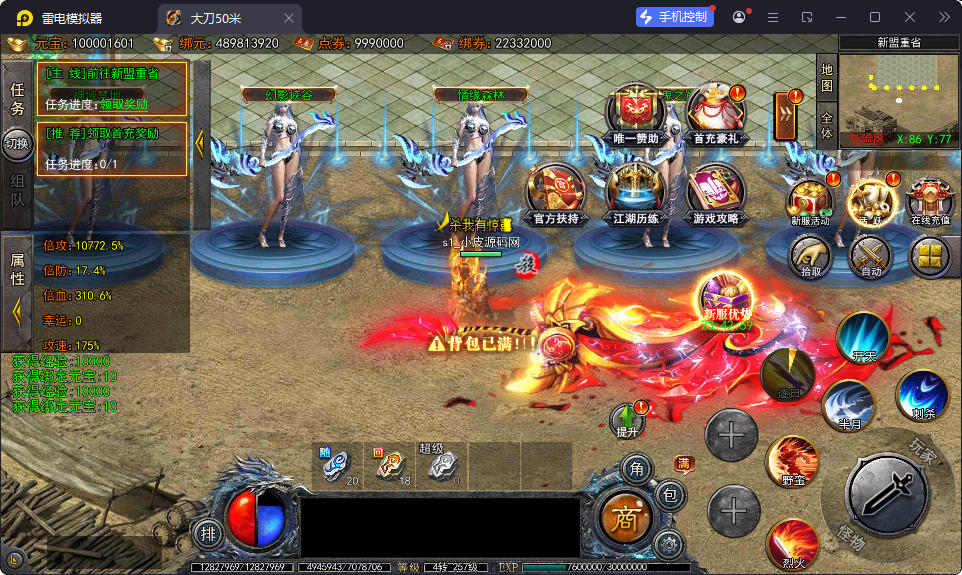
Task: Open the 商 shop button
Action: pos(624,517)
